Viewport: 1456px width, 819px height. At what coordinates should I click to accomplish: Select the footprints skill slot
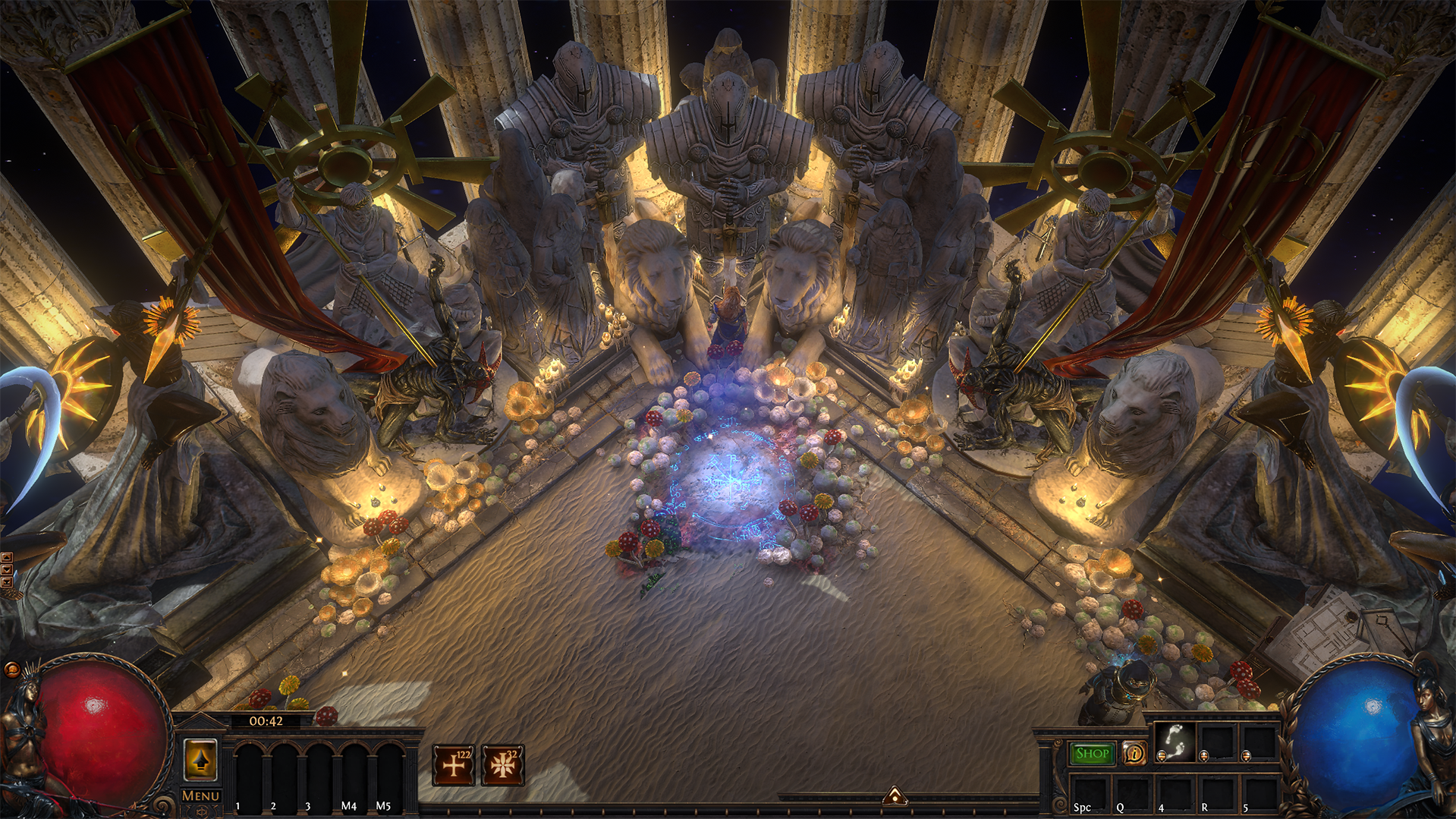(x=1175, y=740)
